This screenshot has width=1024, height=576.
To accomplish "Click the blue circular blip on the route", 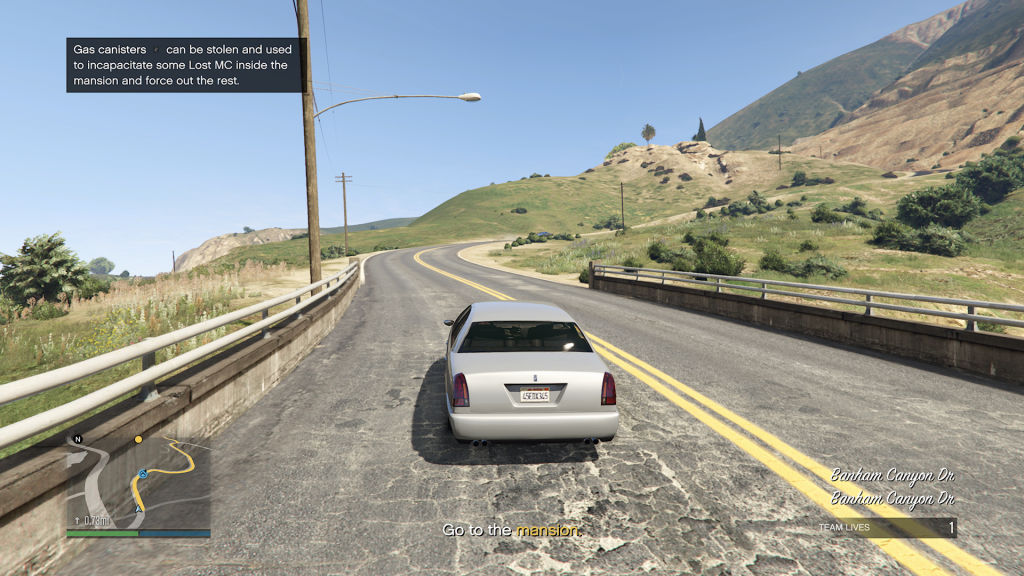I will 143,473.
